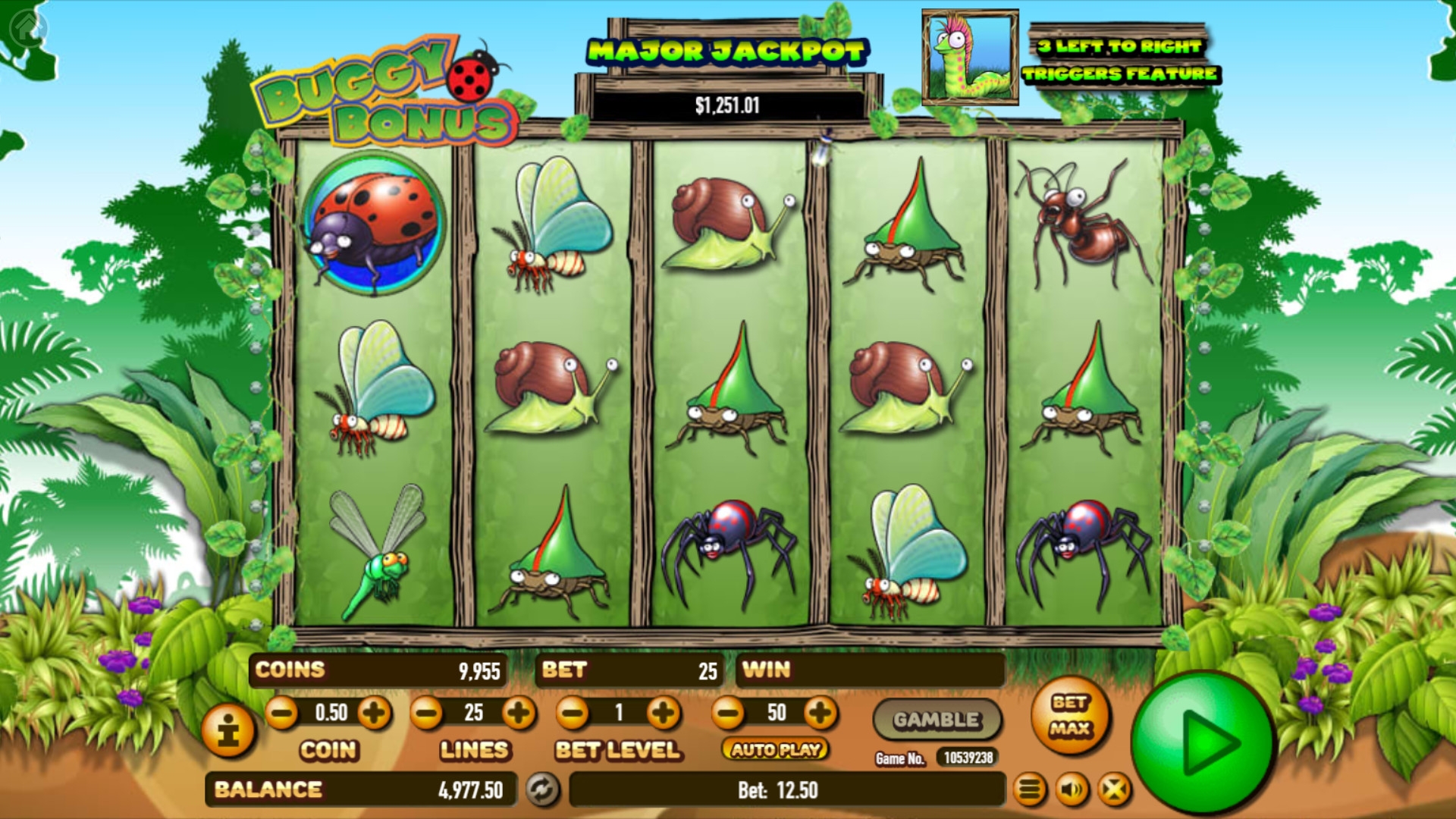The image size is (1456, 819).
Task: Reduce the number of lines
Action: tap(427, 713)
